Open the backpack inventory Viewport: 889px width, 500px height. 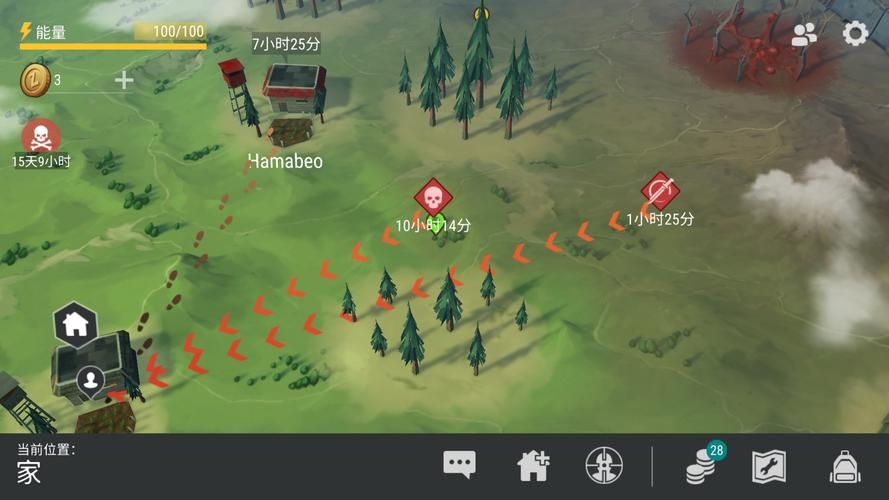[x=845, y=466]
